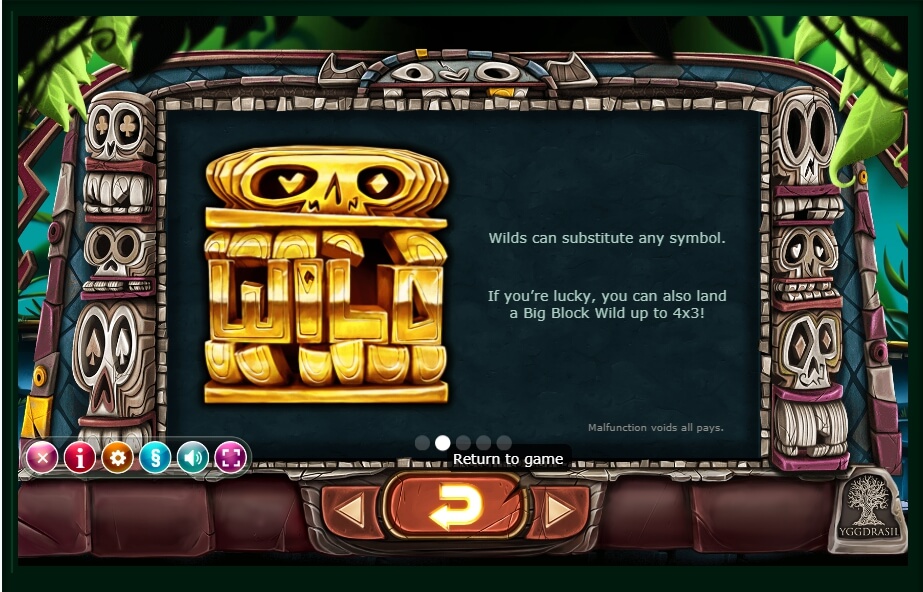Return to the game with the orange arrow button
This screenshot has height=592, width=923.
456,509
